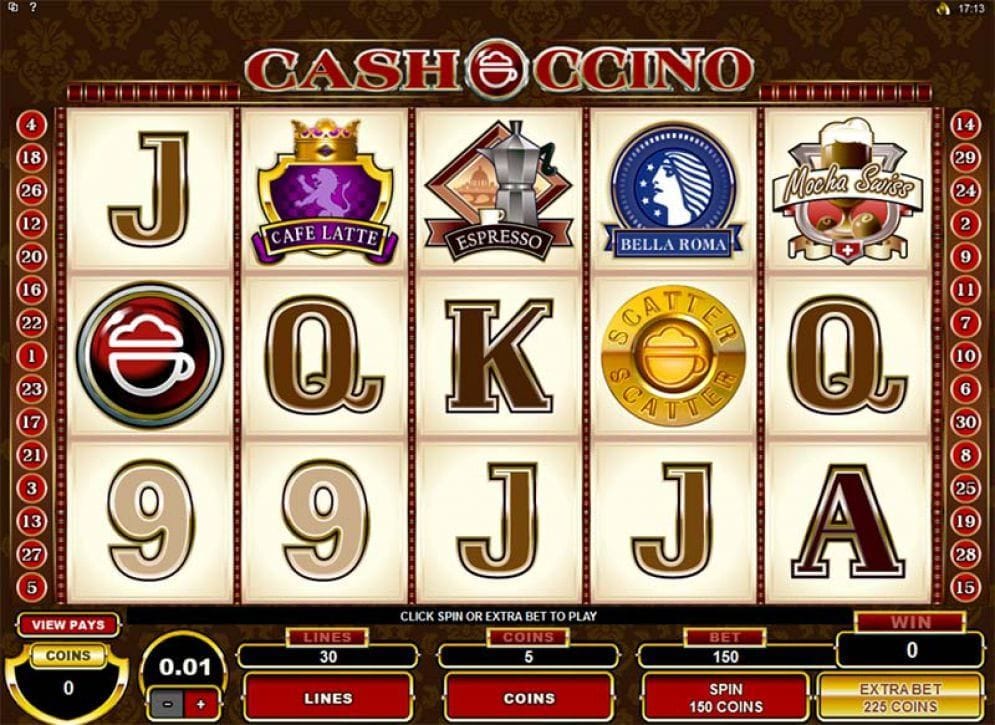Select payline number 4 marker
Screen dimensions: 995x725
(32, 125)
